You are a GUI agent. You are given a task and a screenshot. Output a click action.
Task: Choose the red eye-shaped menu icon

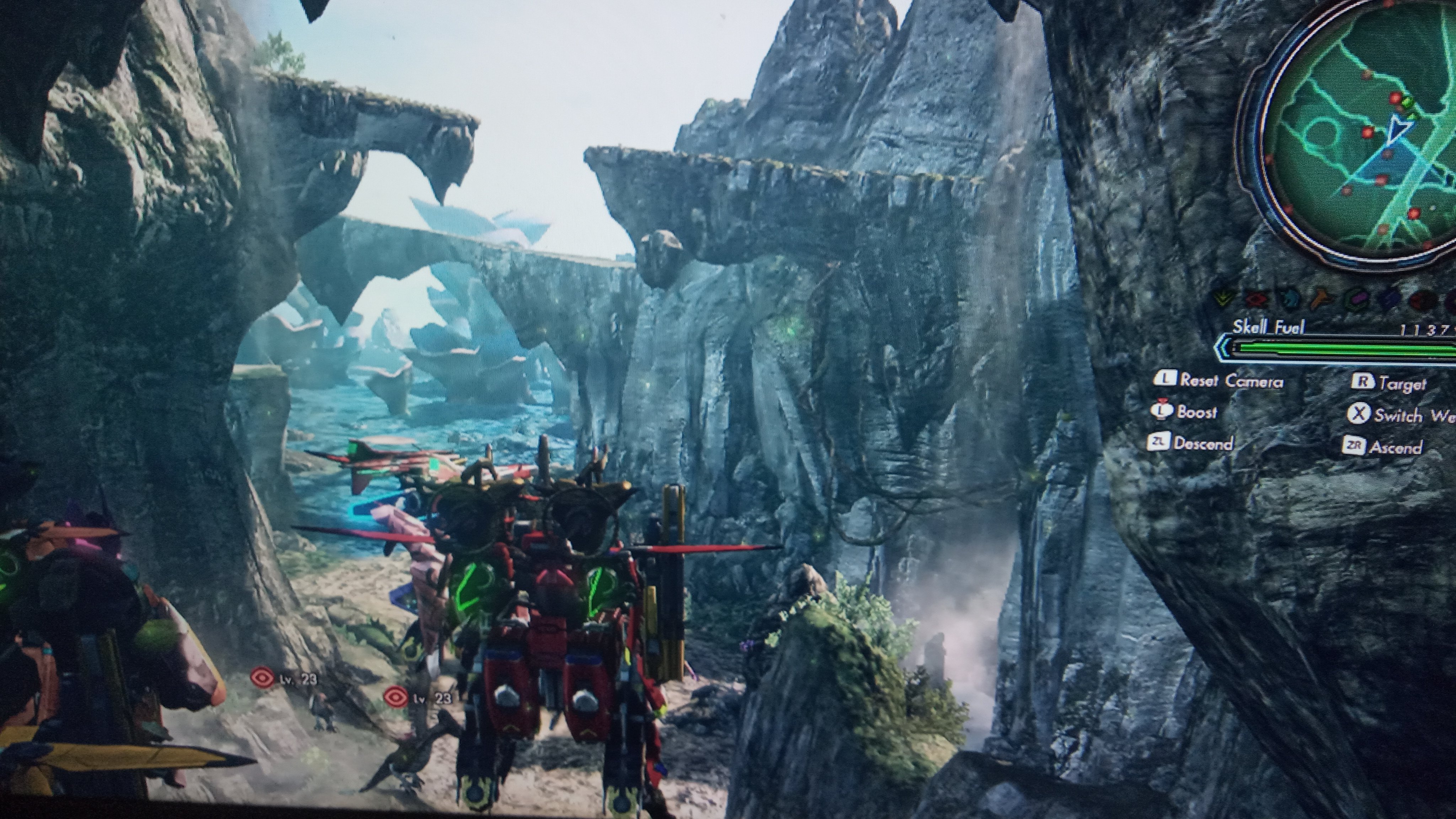click(x=1257, y=298)
